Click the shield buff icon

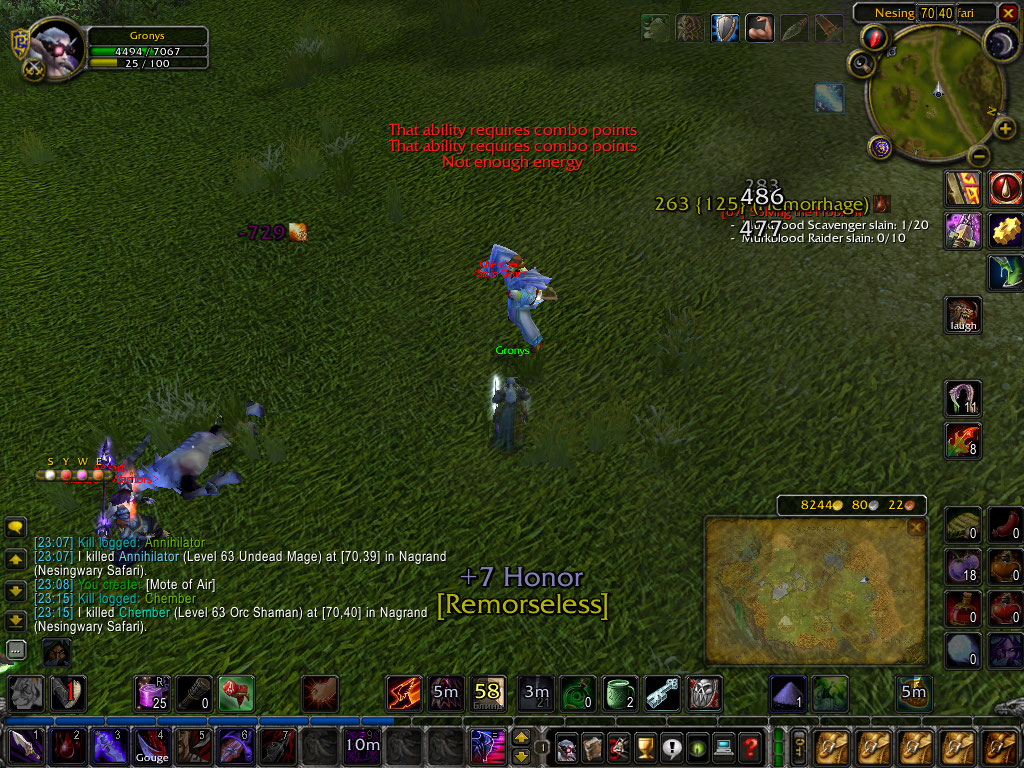point(724,28)
